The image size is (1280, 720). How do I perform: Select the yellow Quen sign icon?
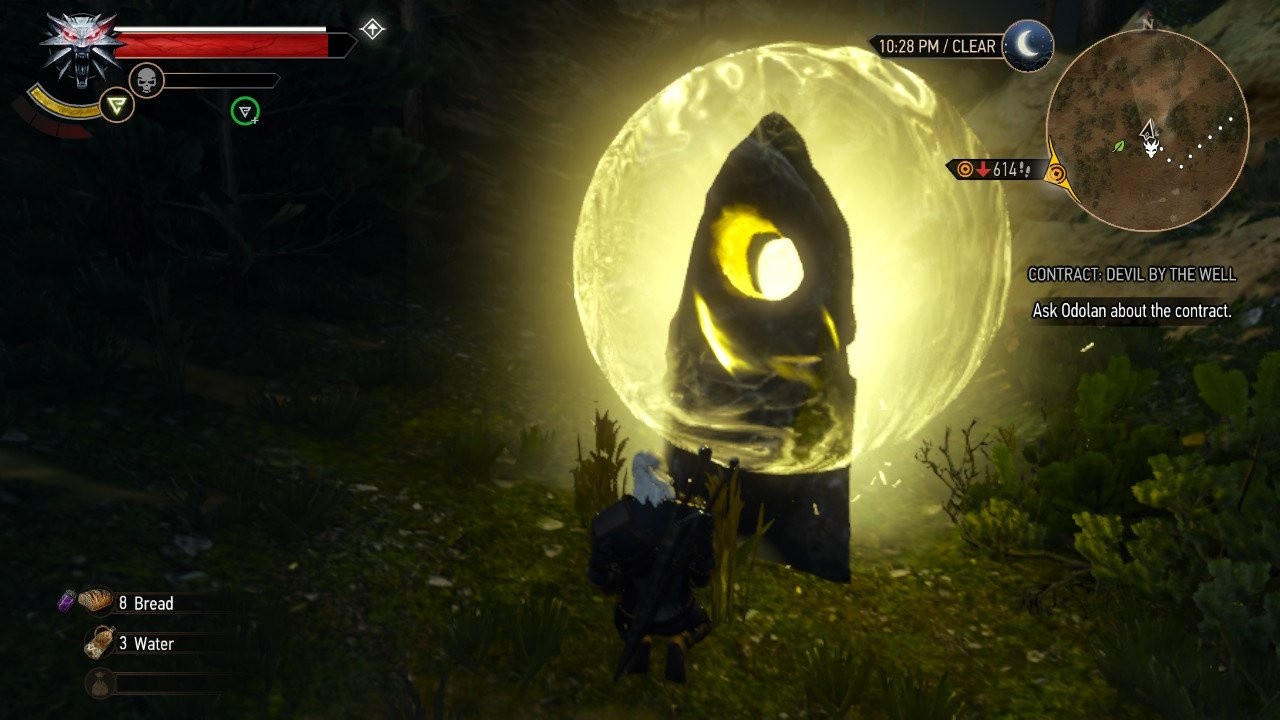pos(118,105)
